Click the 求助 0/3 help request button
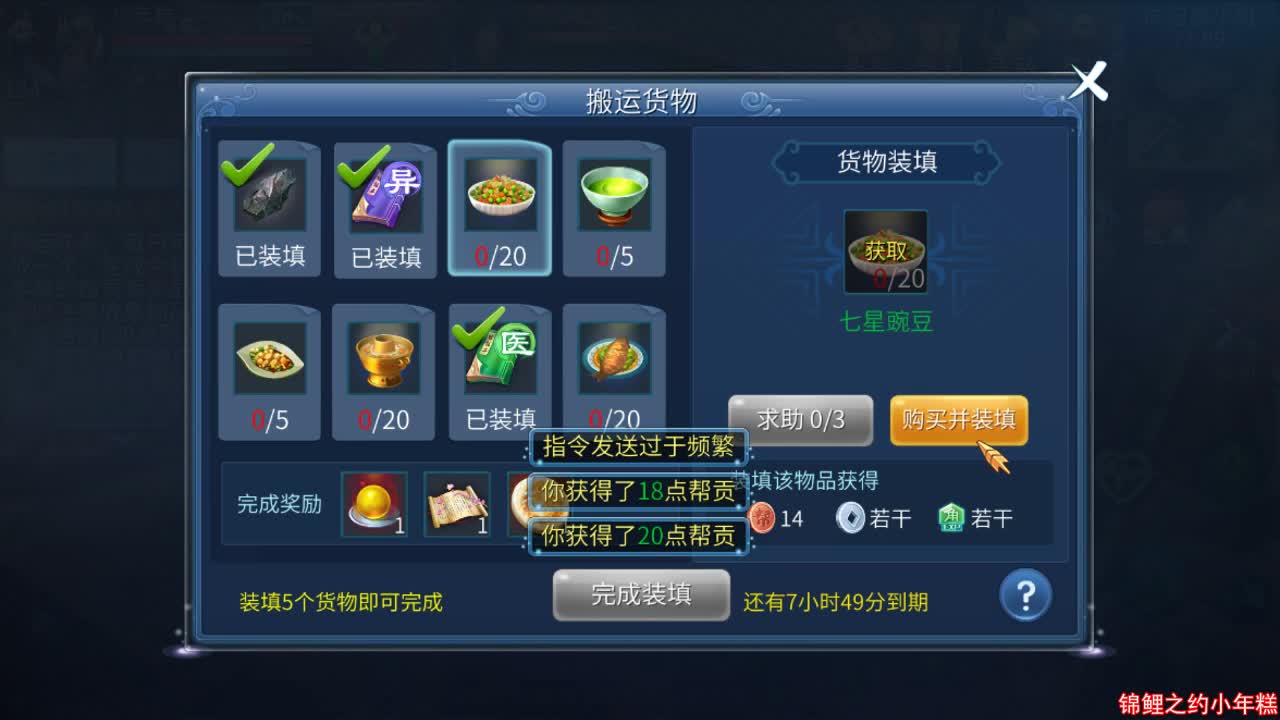Image resolution: width=1280 pixels, height=720 pixels. point(800,420)
